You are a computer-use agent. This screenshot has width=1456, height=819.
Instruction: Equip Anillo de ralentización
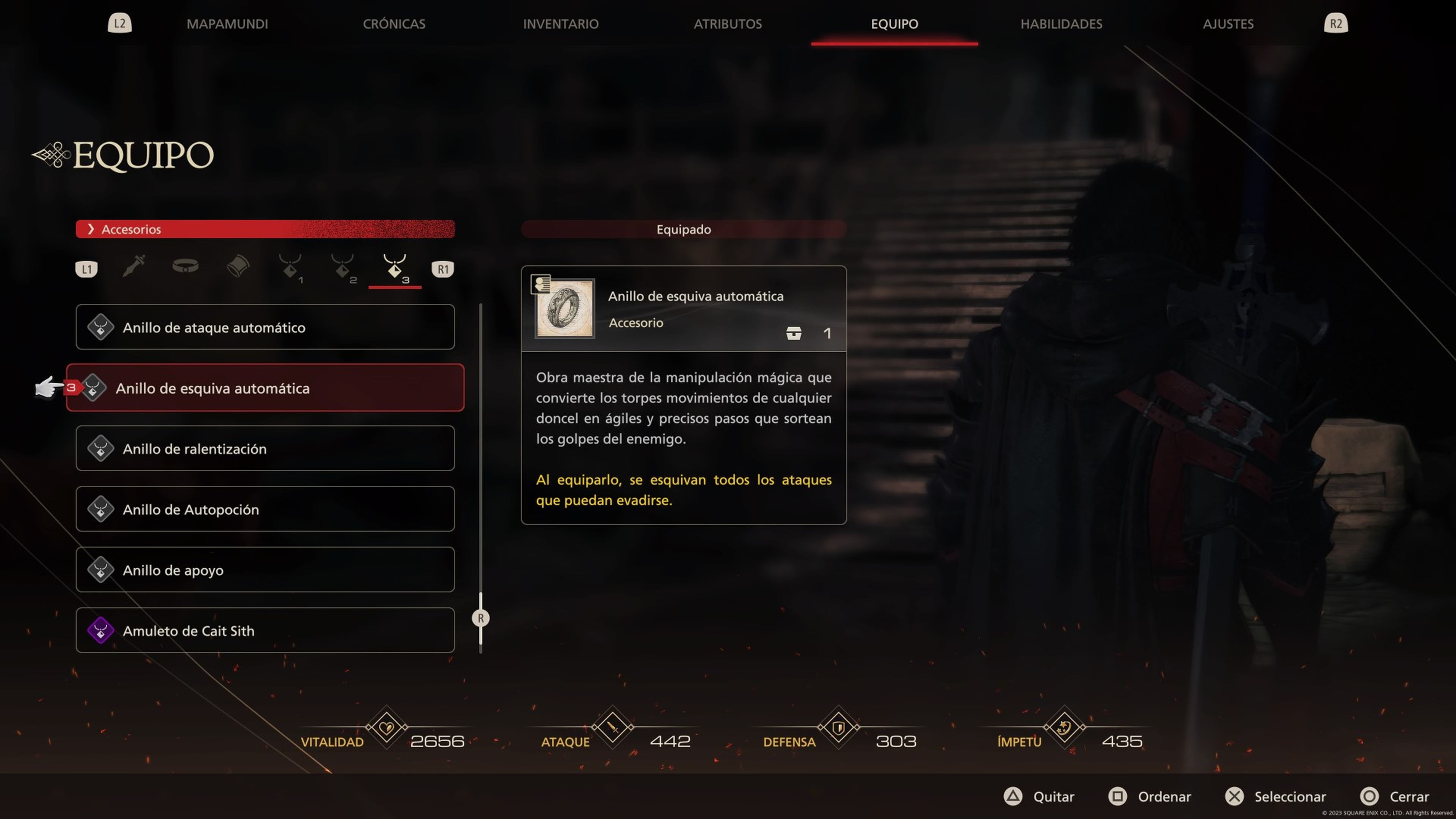pyautogui.click(x=265, y=448)
